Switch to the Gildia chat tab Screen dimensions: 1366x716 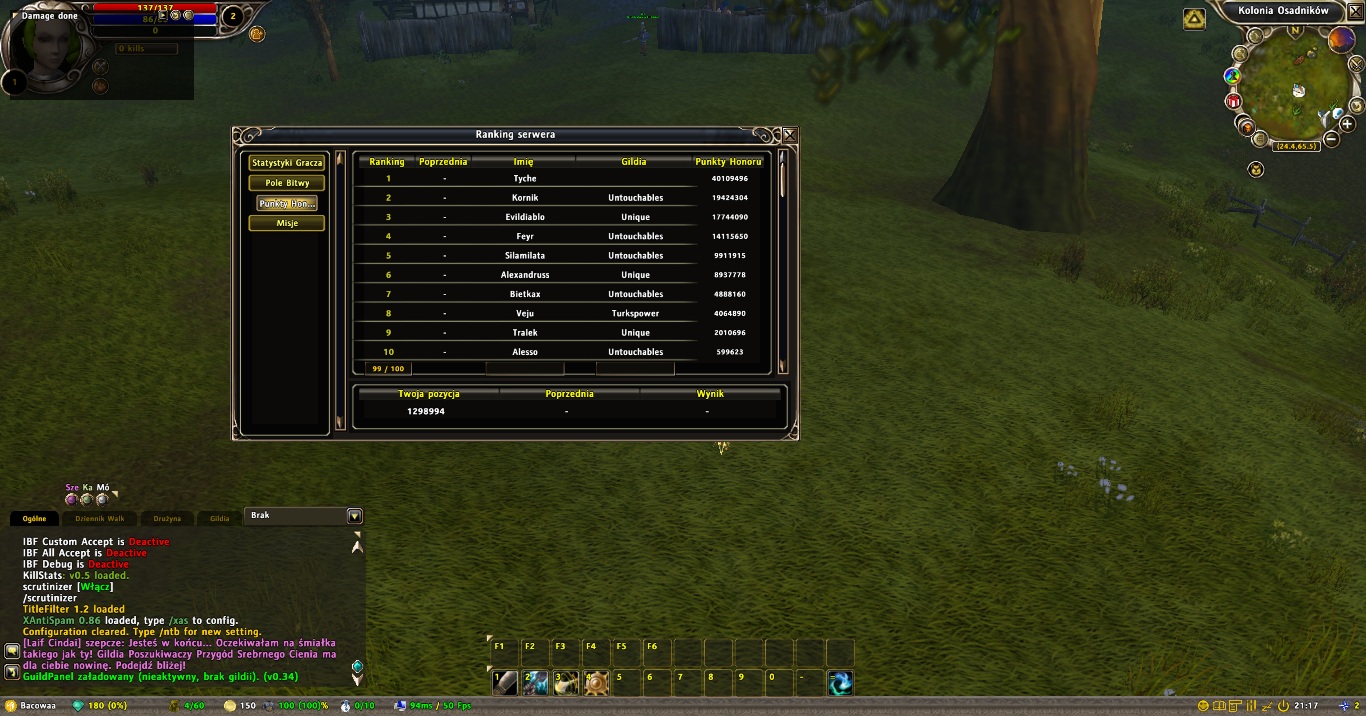(x=219, y=518)
